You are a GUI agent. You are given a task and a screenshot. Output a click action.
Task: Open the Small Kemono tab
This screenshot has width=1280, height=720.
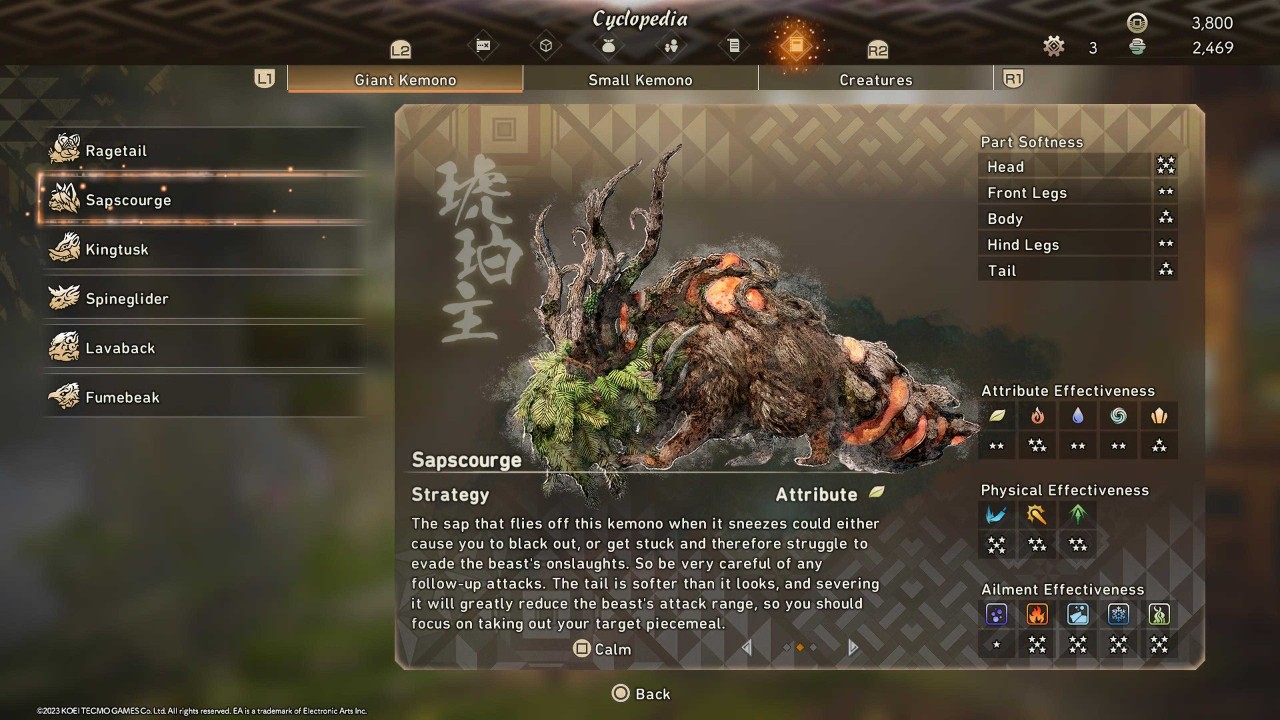(640, 80)
